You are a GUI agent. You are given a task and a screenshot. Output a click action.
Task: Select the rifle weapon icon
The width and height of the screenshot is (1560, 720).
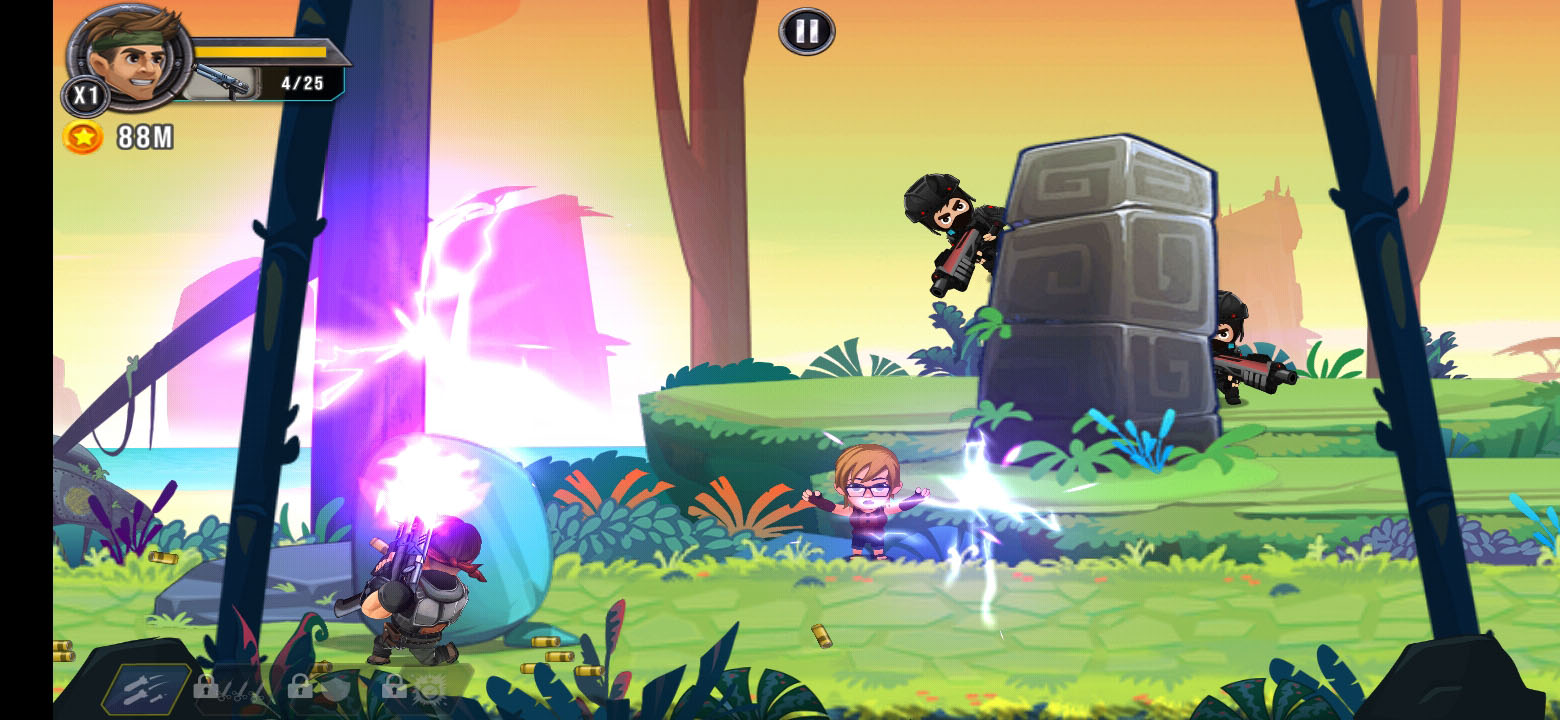pos(220,82)
